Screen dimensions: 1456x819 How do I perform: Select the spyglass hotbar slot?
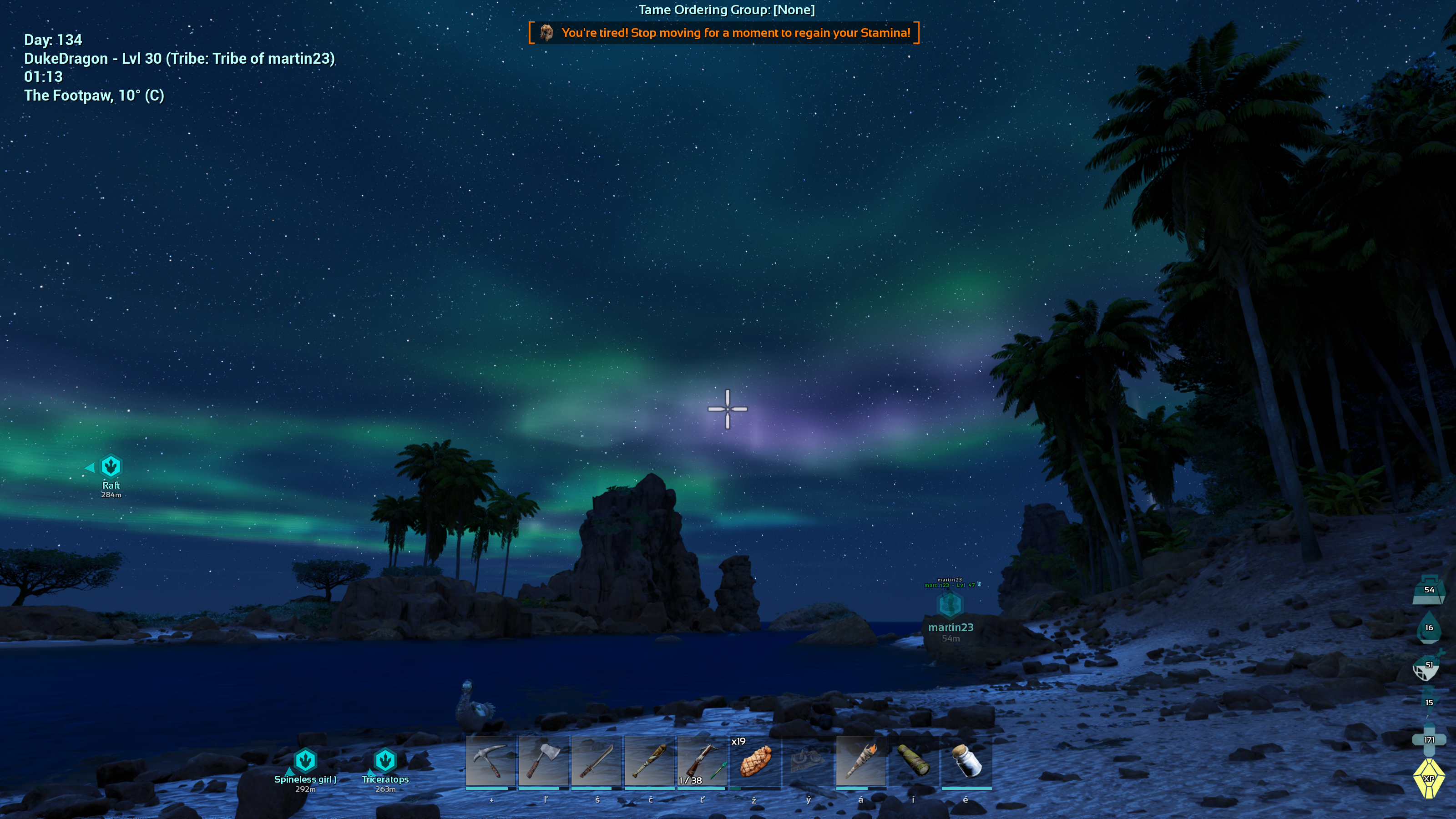pyautogui.click(x=913, y=761)
